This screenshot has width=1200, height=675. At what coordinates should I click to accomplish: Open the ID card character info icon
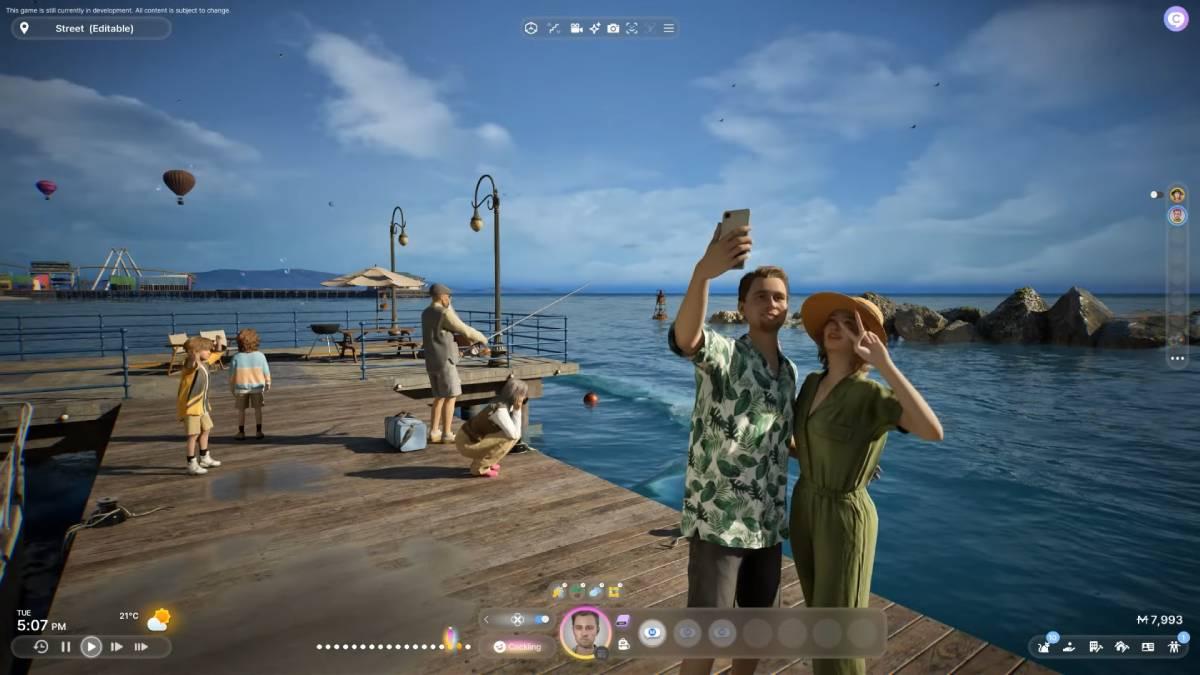point(1147,647)
